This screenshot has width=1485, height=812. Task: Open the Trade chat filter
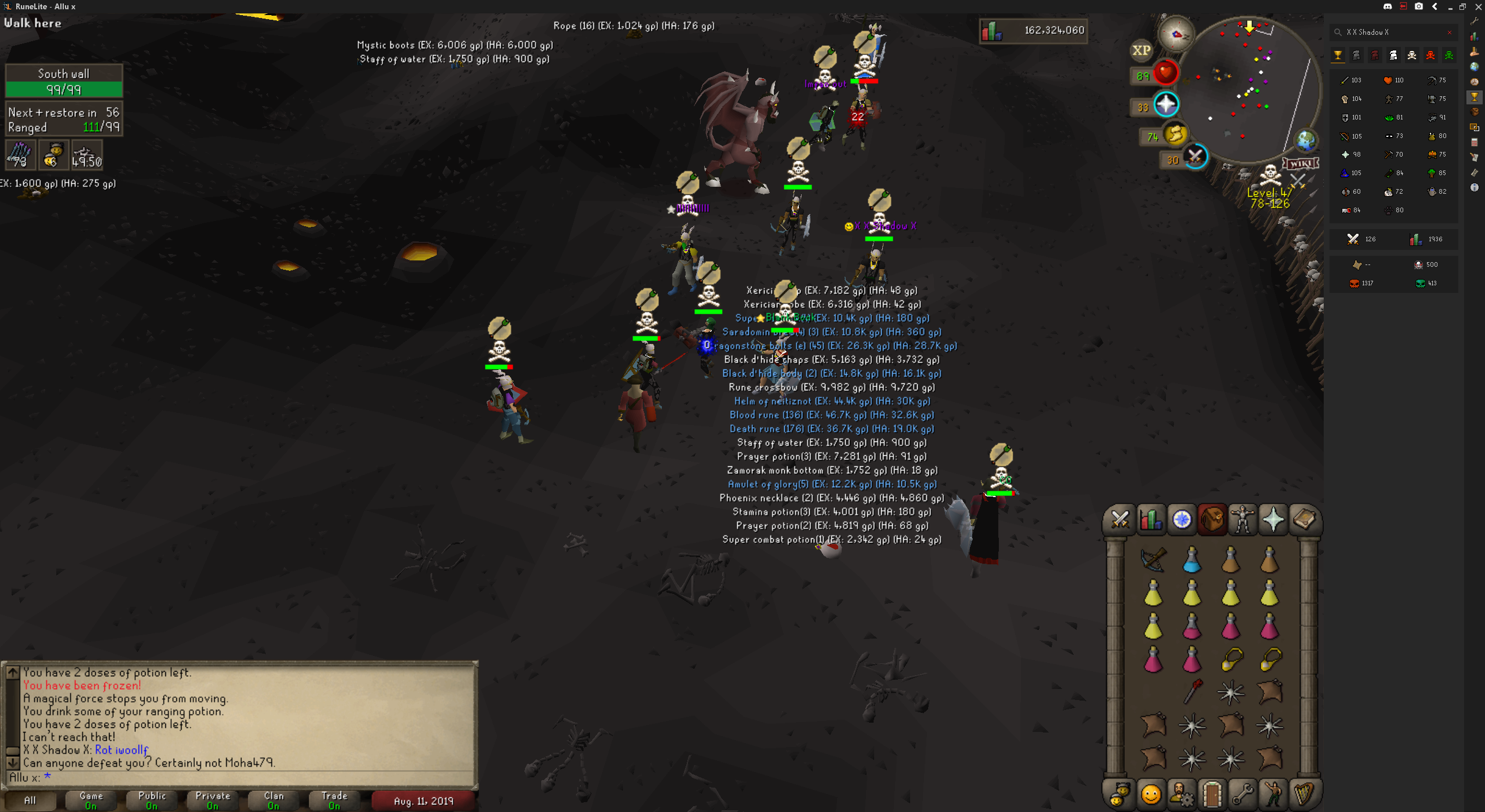click(x=335, y=800)
